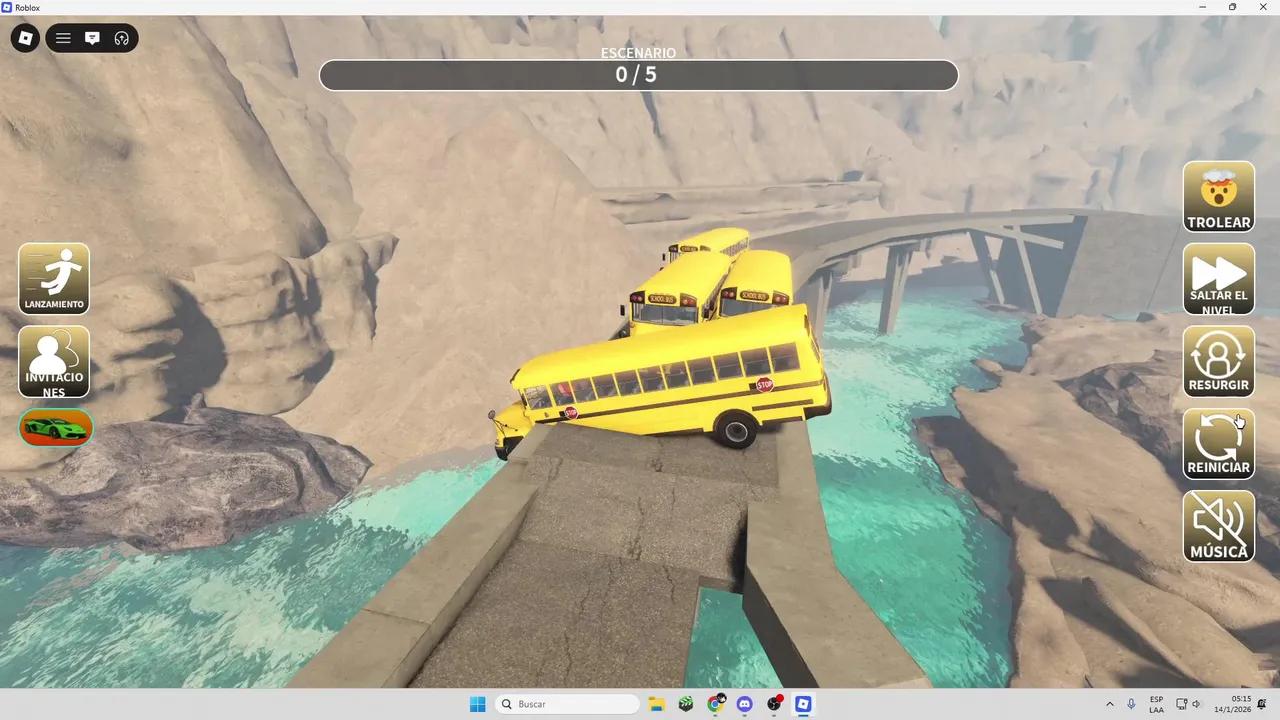Open the Roblox hamburger menu

(x=62, y=38)
